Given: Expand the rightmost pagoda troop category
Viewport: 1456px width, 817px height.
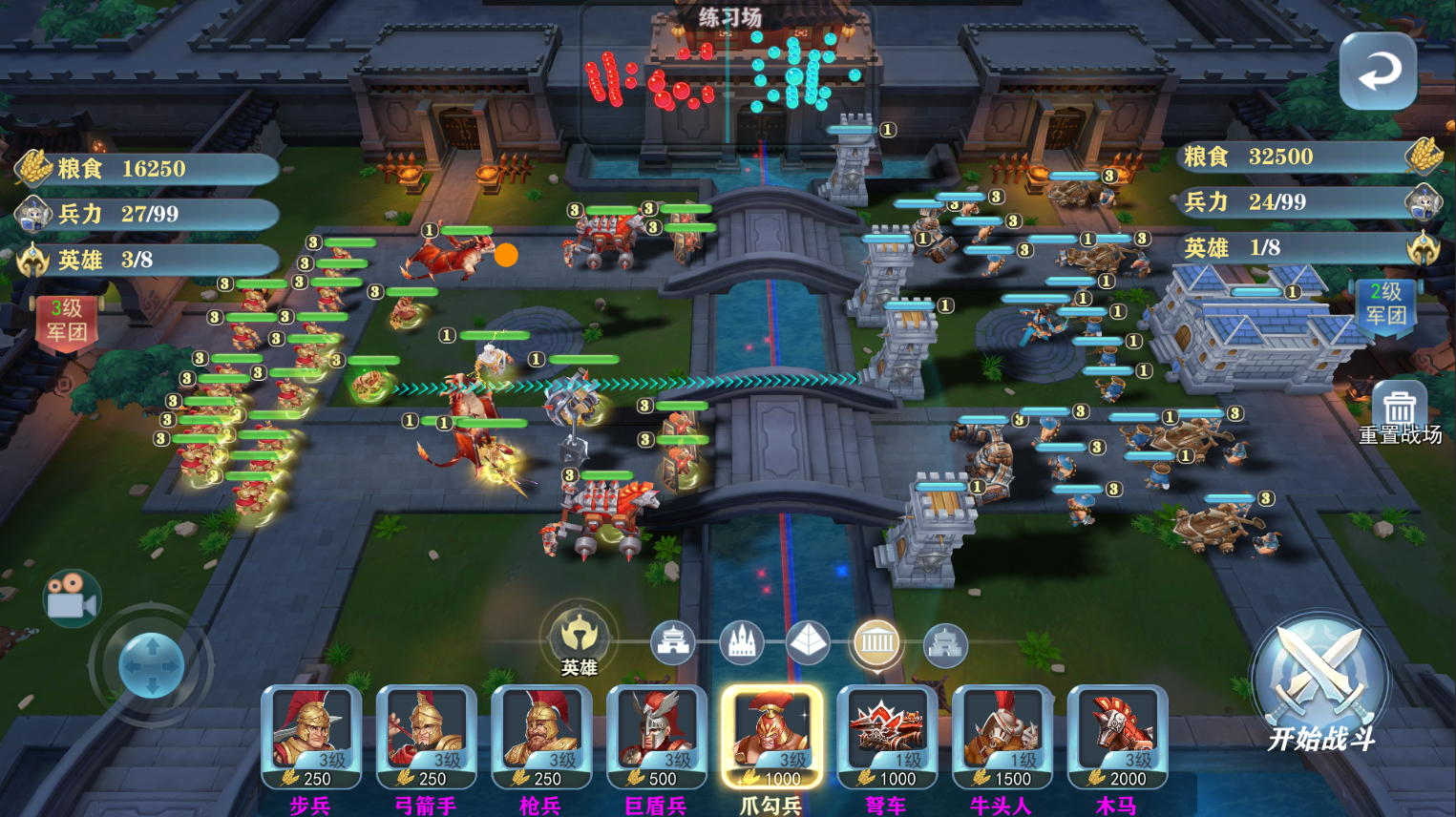Looking at the screenshot, I should [942, 644].
